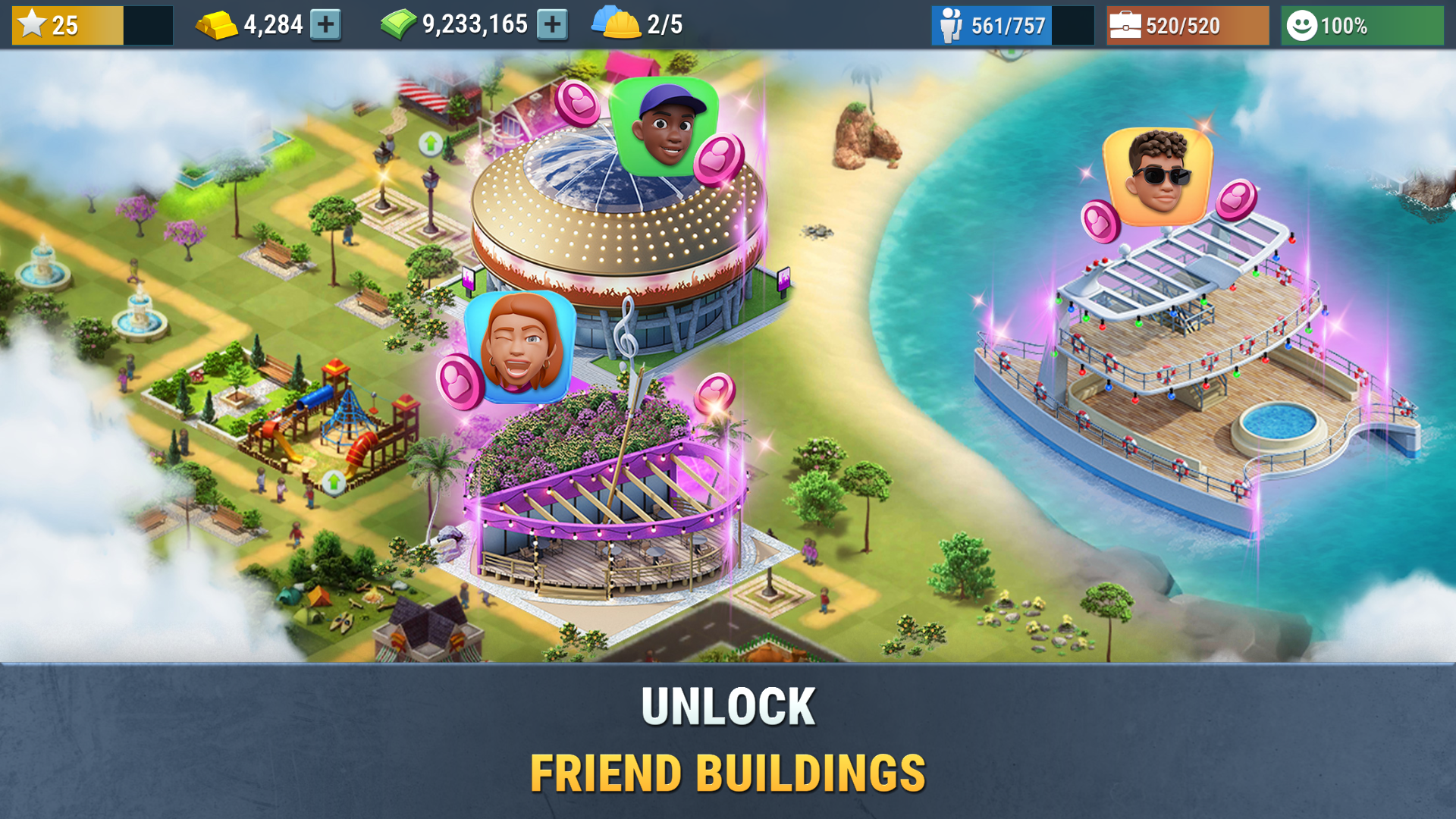Open the builders hard hat icon showing 2/5
Image resolution: width=1456 pixels, height=819 pixels.
click(618, 24)
